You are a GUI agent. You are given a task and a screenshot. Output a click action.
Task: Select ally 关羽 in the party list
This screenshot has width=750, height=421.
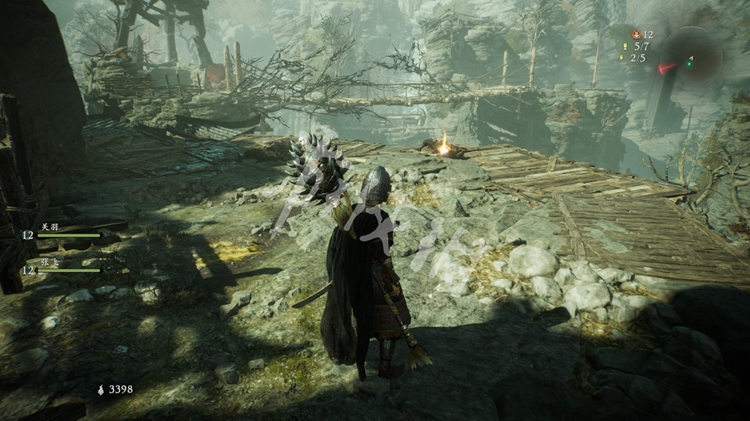pos(50,227)
